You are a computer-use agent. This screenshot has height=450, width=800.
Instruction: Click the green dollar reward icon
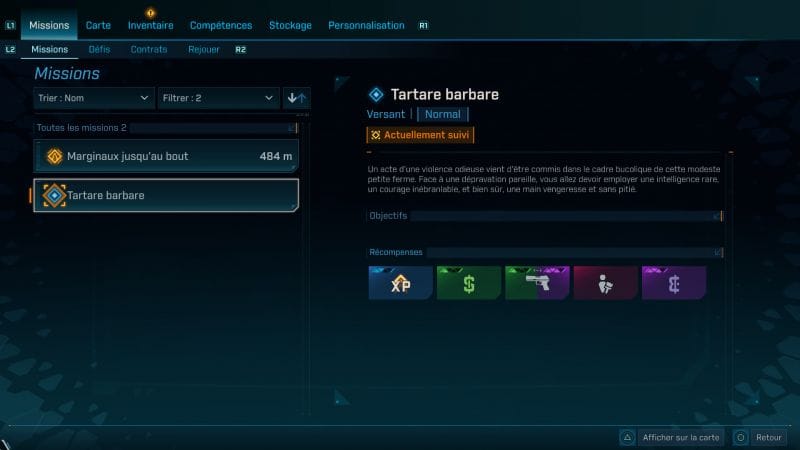point(468,284)
